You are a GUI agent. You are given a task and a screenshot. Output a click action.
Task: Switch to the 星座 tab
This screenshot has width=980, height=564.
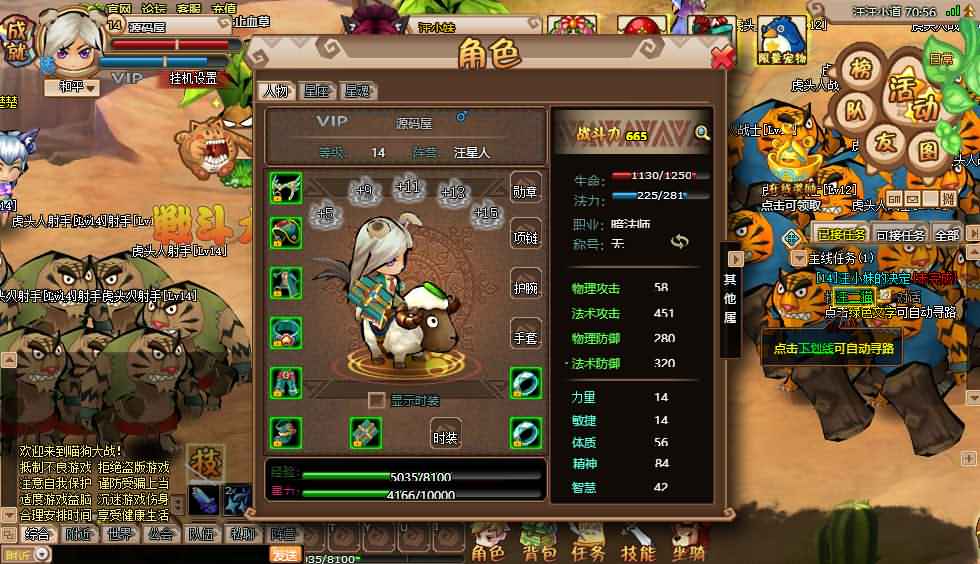pos(316,91)
